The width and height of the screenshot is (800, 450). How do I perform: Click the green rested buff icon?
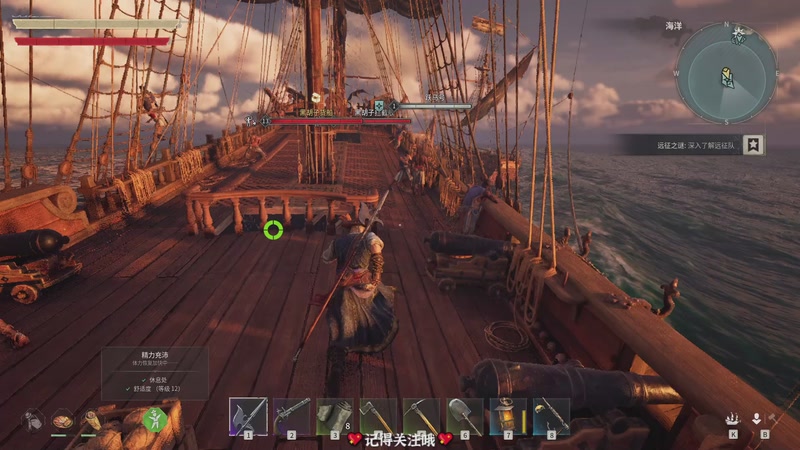[153, 422]
